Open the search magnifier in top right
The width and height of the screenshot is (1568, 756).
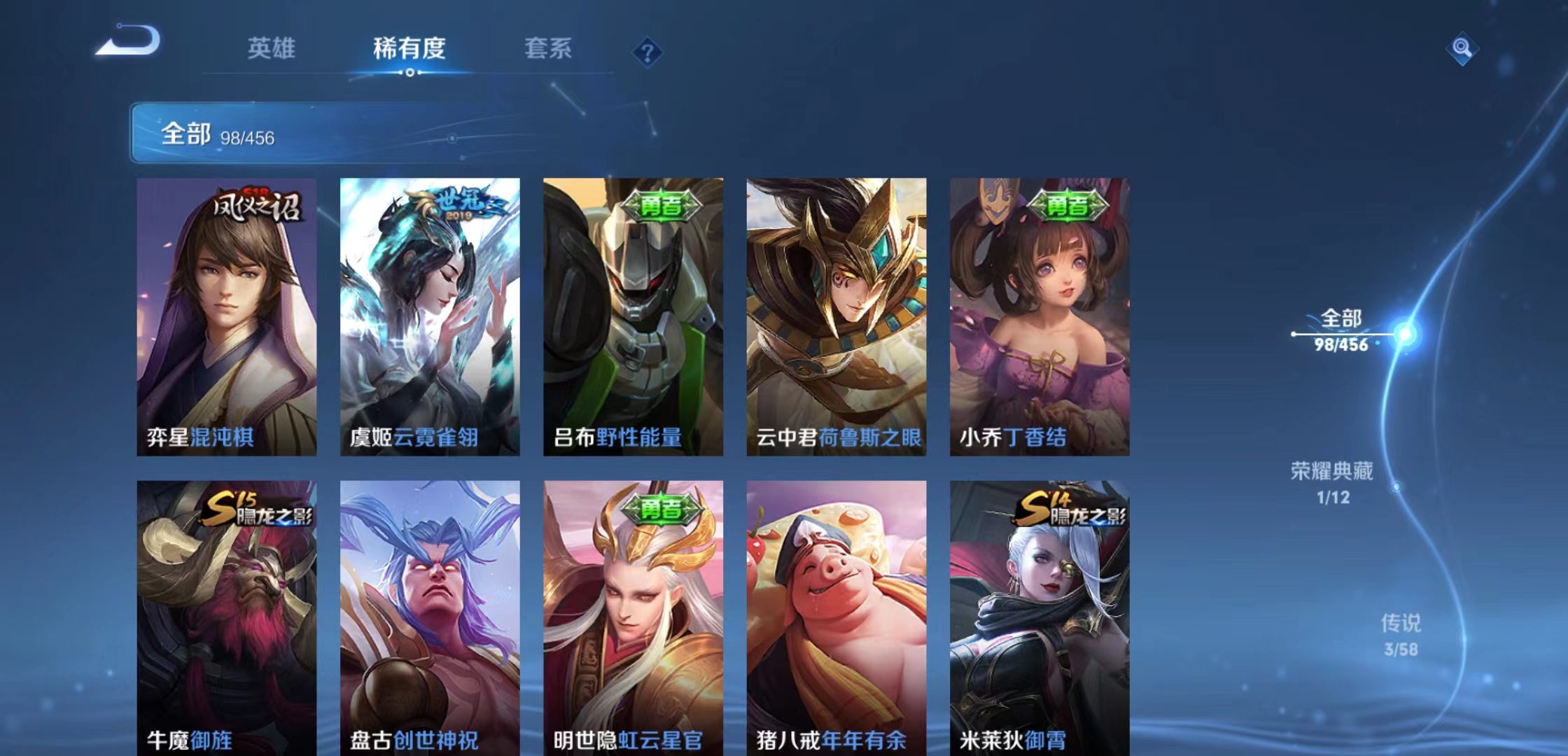pyautogui.click(x=1461, y=50)
